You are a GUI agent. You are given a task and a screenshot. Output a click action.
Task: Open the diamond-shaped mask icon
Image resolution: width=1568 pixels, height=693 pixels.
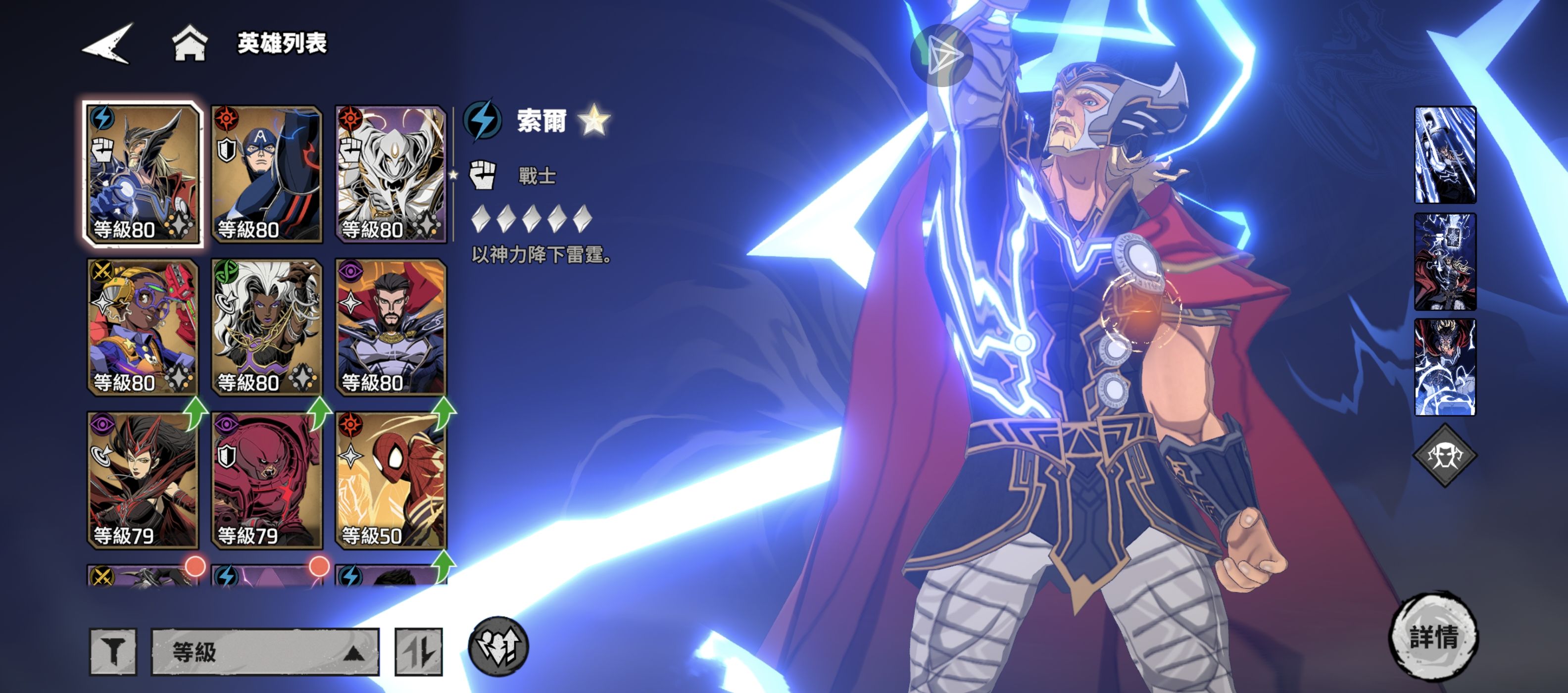click(x=1445, y=455)
